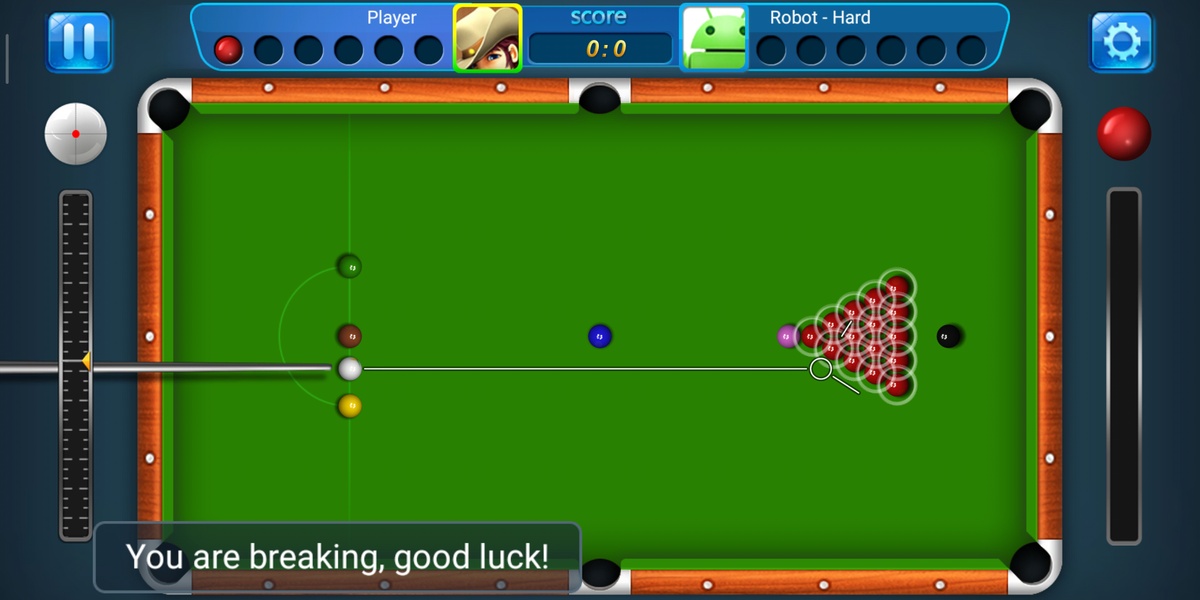Viewport: 1200px width, 600px height.
Task: Pause the game with the pause button
Action: click(79, 41)
